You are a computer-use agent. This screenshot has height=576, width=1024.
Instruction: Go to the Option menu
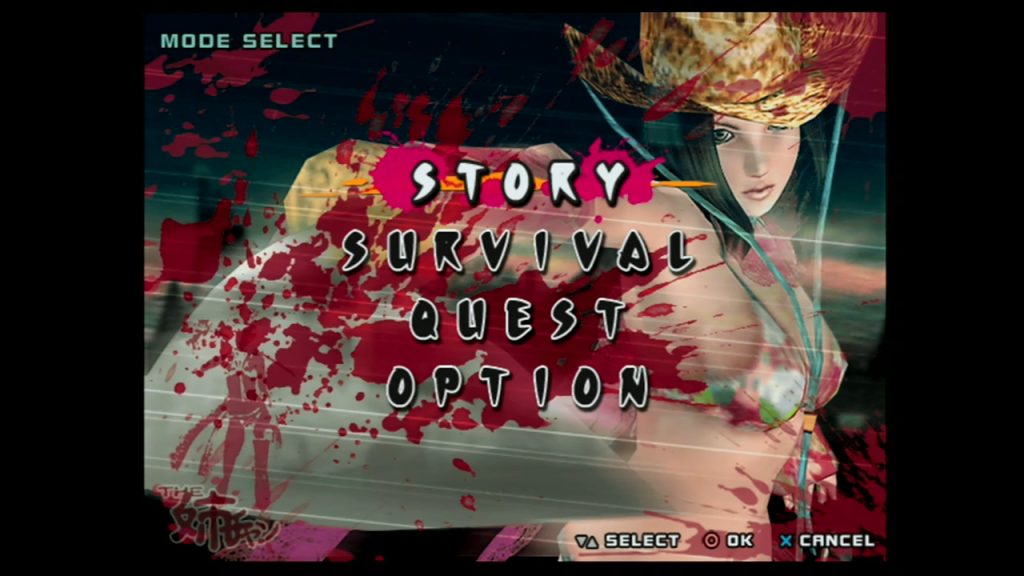click(x=518, y=386)
